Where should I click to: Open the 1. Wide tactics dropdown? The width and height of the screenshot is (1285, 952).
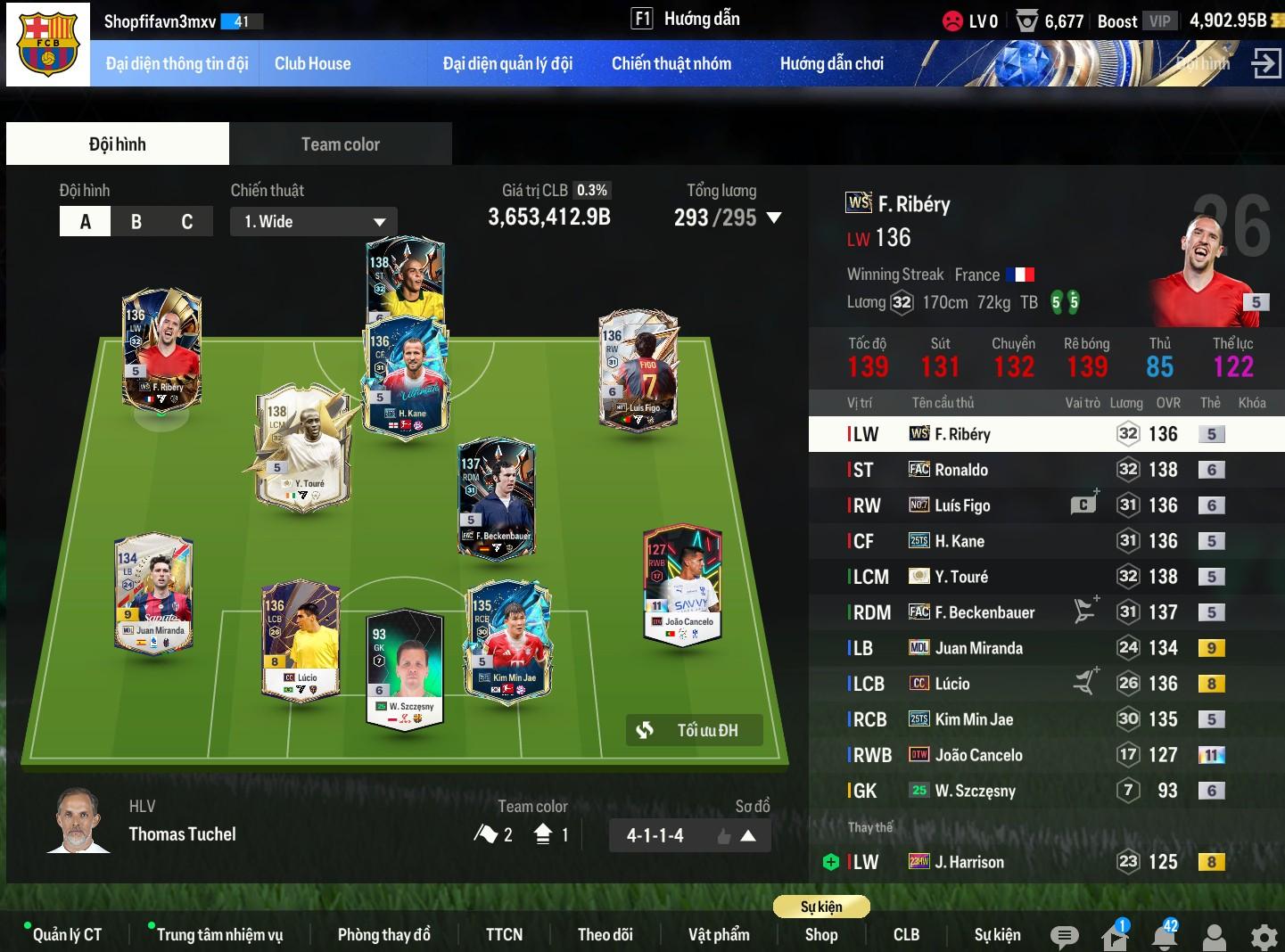[313, 222]
